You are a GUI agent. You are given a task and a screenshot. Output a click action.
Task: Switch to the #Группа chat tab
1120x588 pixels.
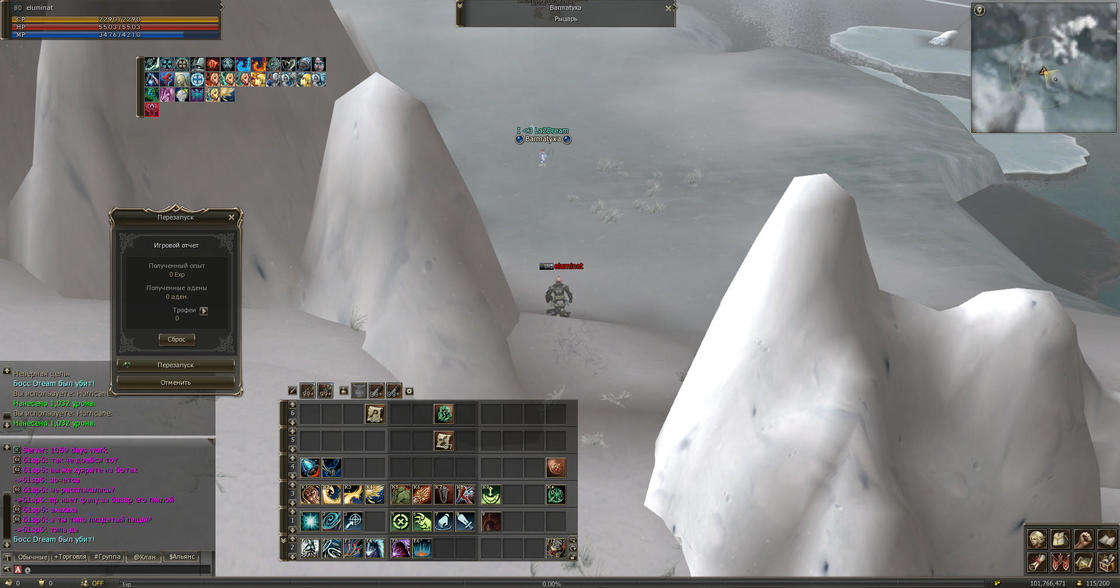click(107, 556)
